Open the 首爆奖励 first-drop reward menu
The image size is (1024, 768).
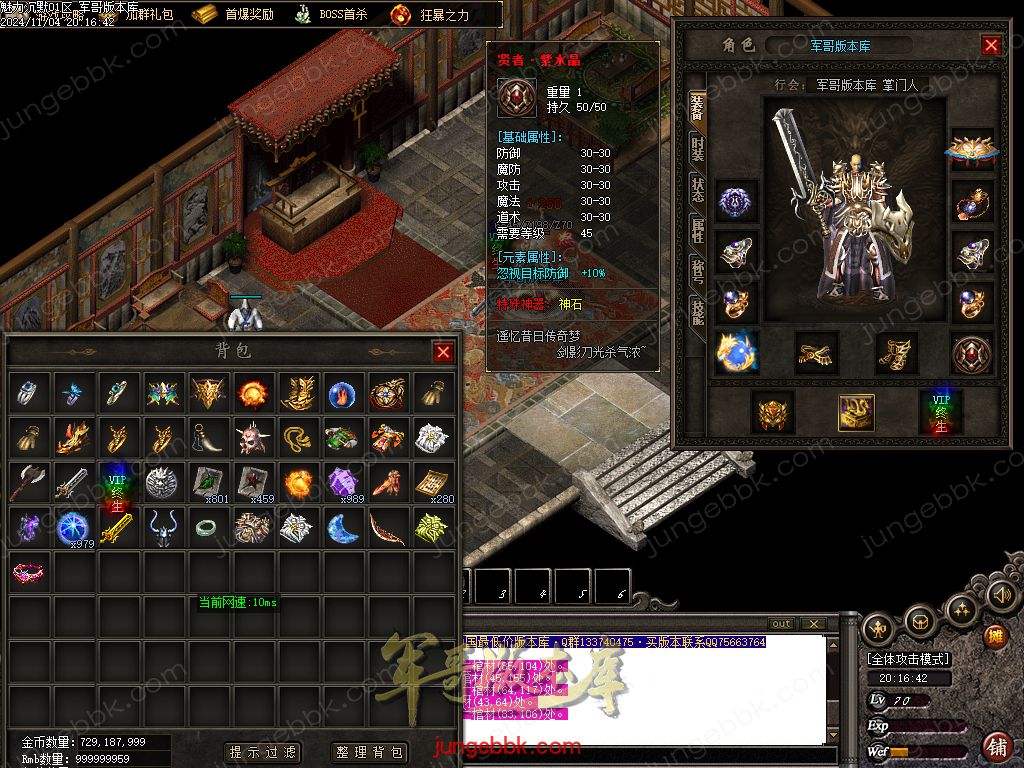pos(235,15)
